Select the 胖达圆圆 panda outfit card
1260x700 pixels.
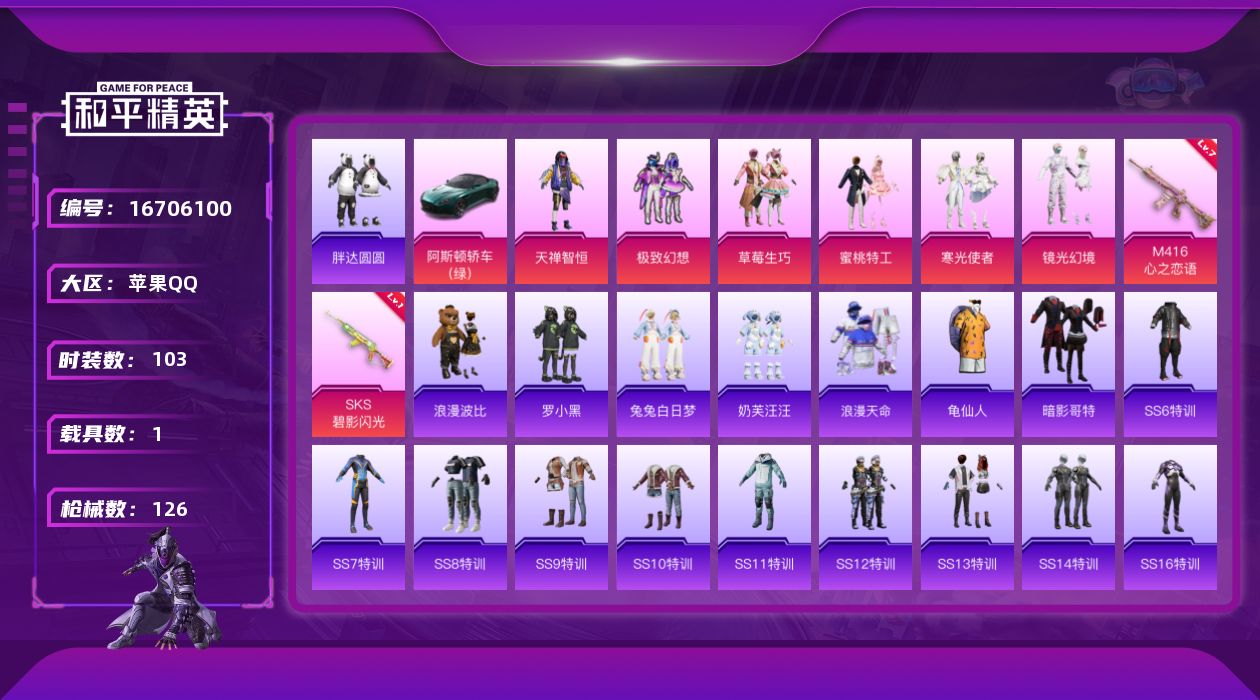[358, 211]
